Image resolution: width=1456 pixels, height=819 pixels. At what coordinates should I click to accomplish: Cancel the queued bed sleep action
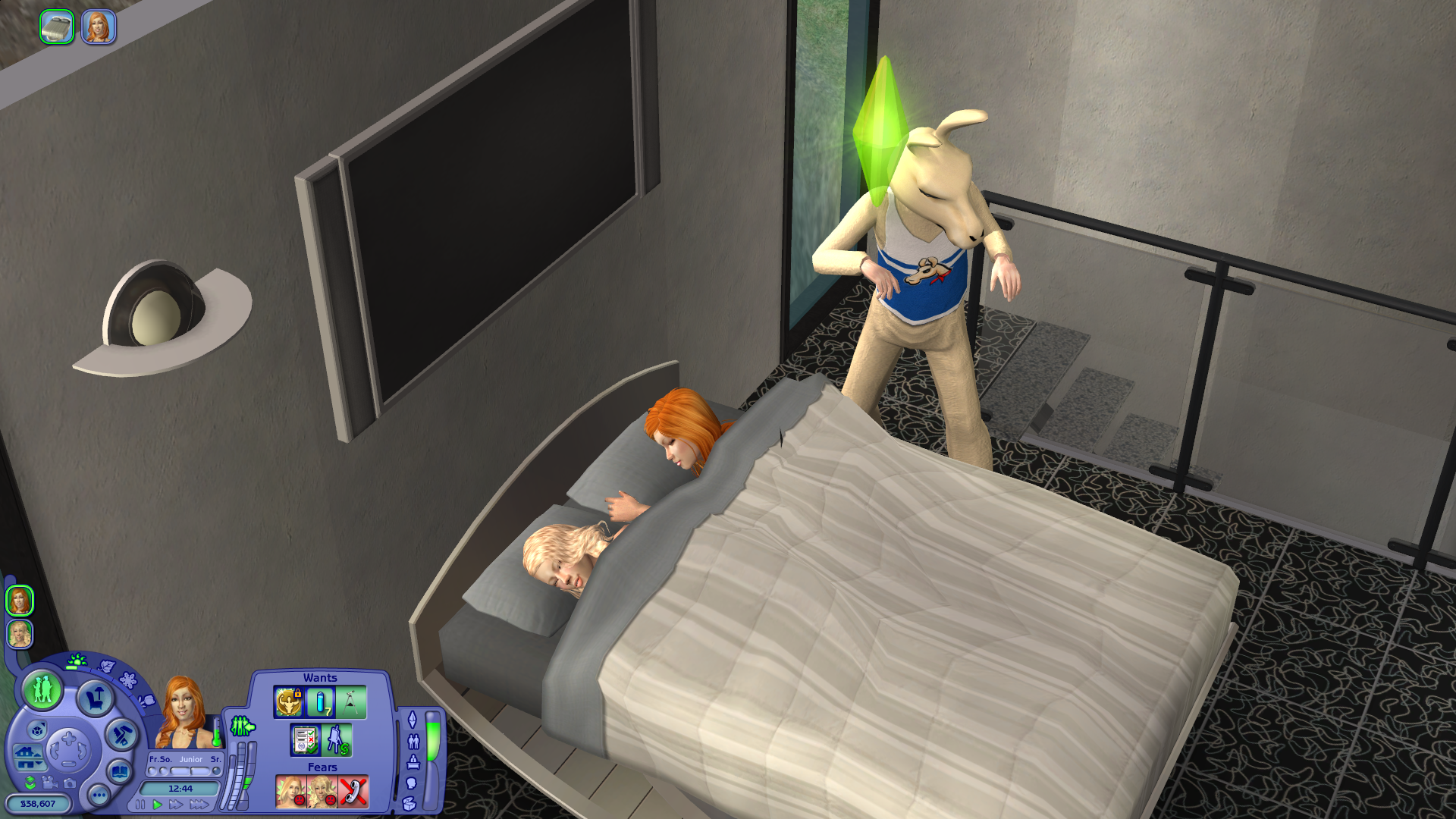(57, 27)
